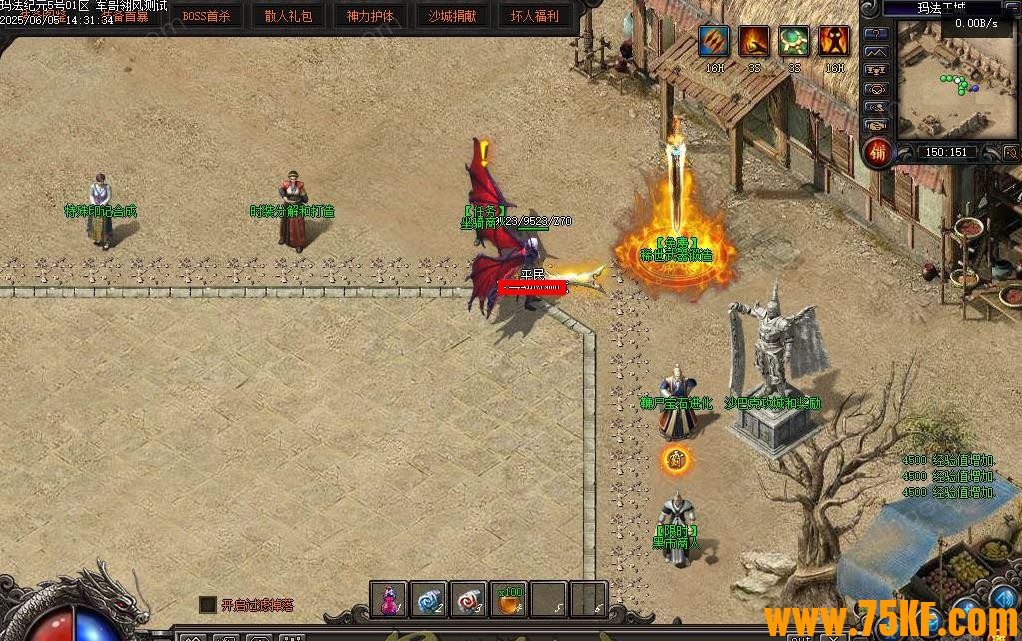The height and width of the screenshot is (641, 1022).
Task: Use the blue scroll in slot 2
Action: [429, 599]
